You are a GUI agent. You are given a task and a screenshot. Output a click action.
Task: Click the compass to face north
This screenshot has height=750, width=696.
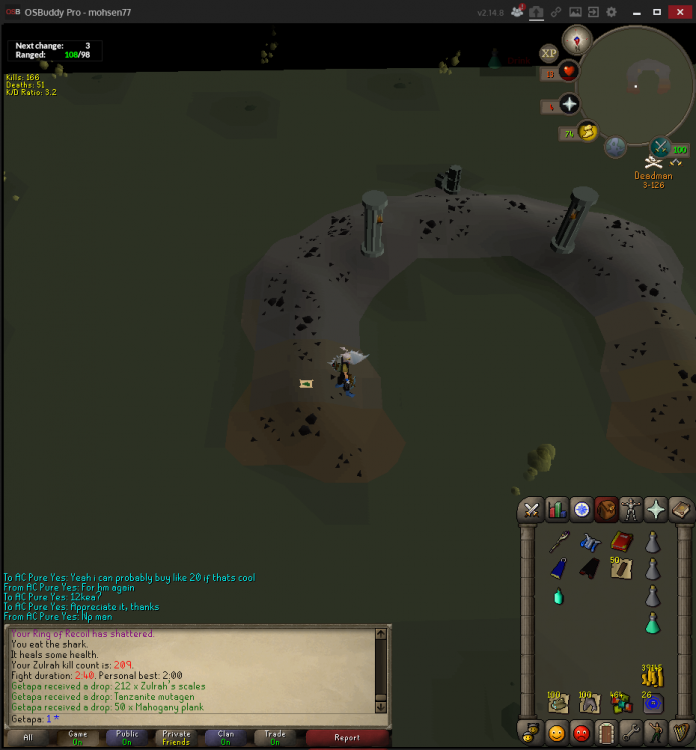(x=578, y=40)
